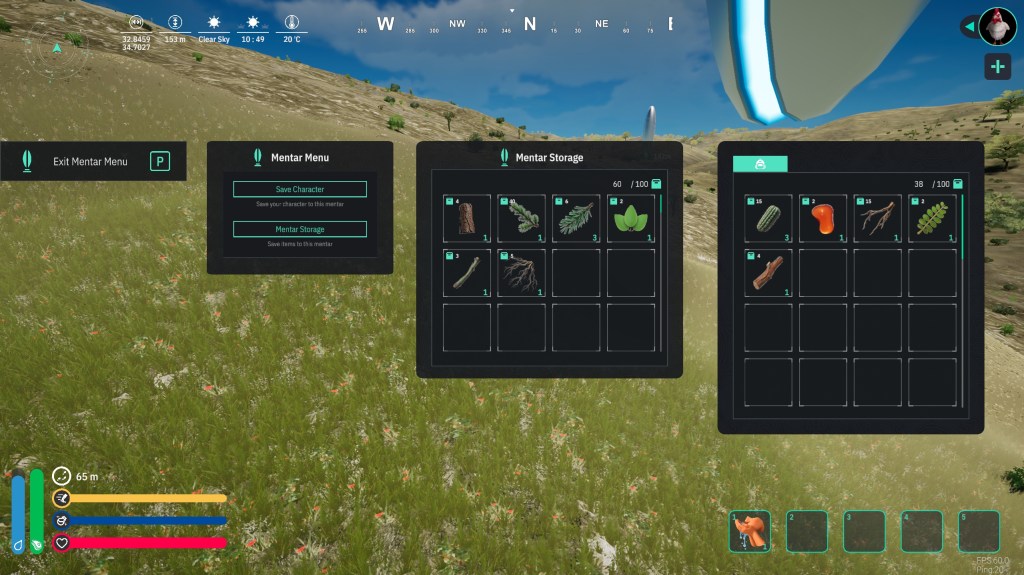Select the bare twigs in backpack

(878, 218)
